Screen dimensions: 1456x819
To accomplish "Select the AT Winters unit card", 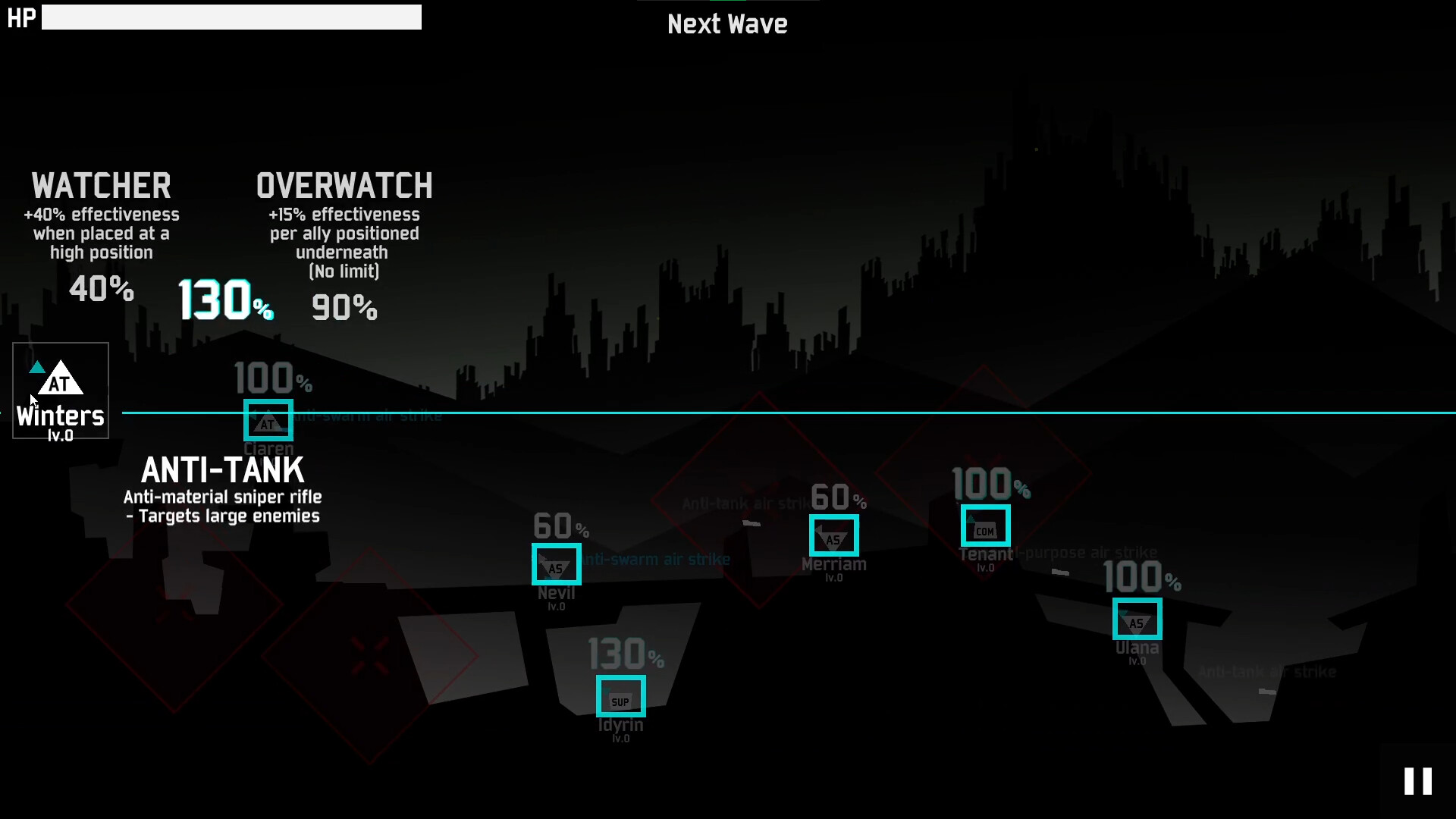I will [x=60, y=391].
